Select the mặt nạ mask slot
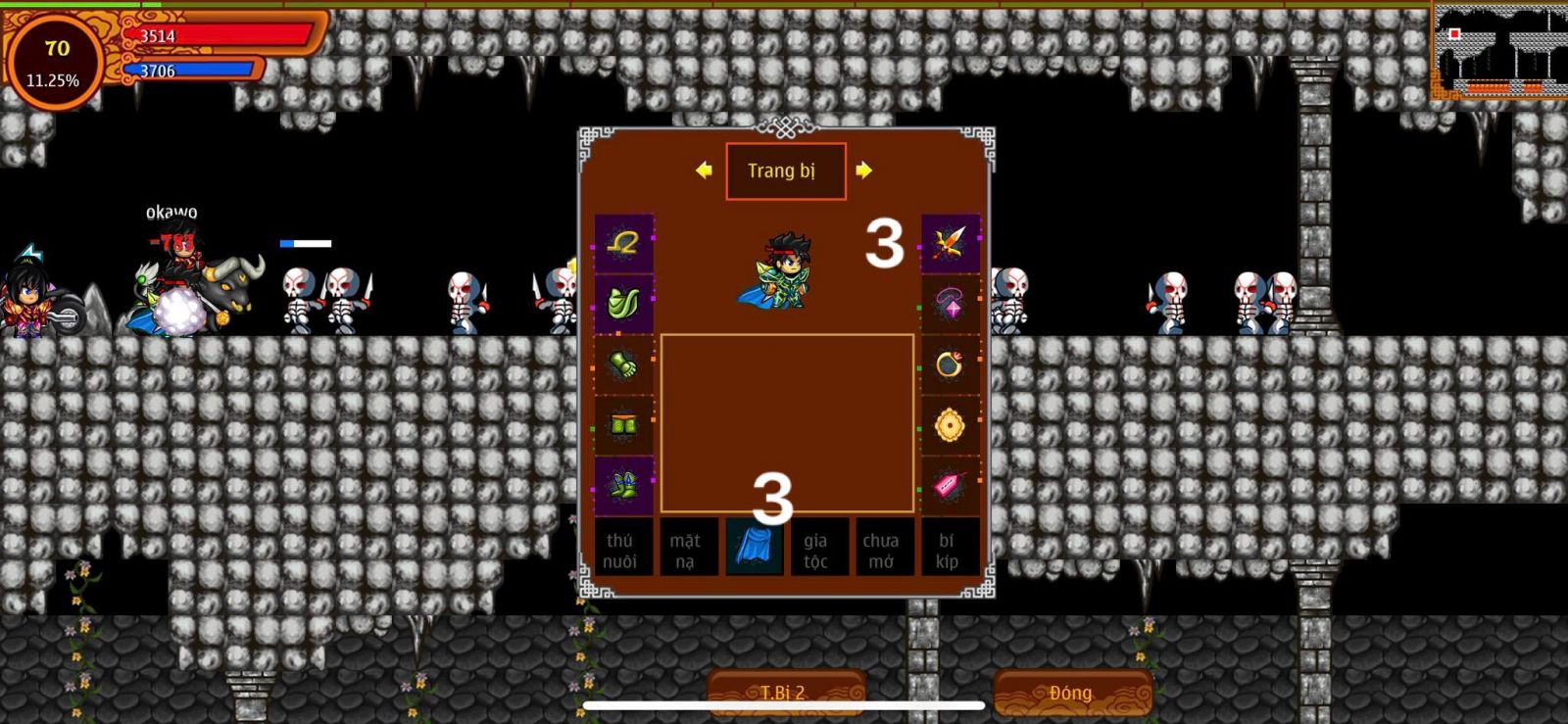 coord(685,550)
